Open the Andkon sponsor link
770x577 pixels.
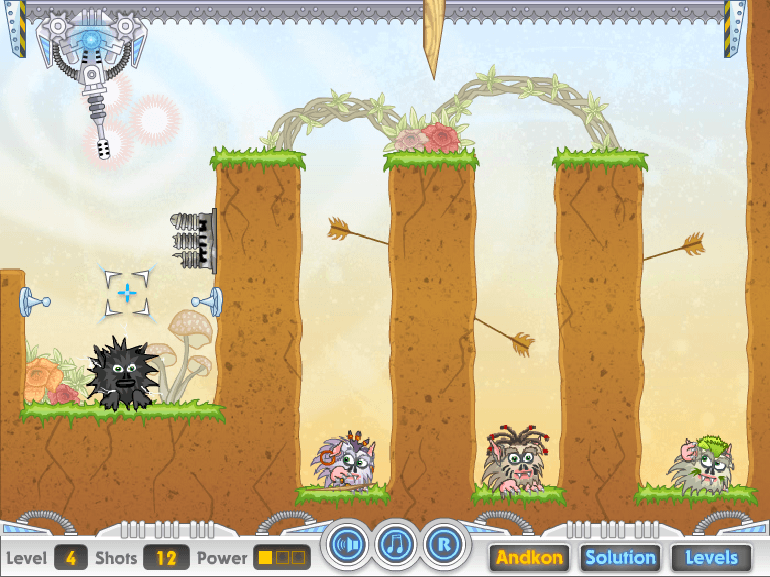pyautogui.click(x=529, y=557)
